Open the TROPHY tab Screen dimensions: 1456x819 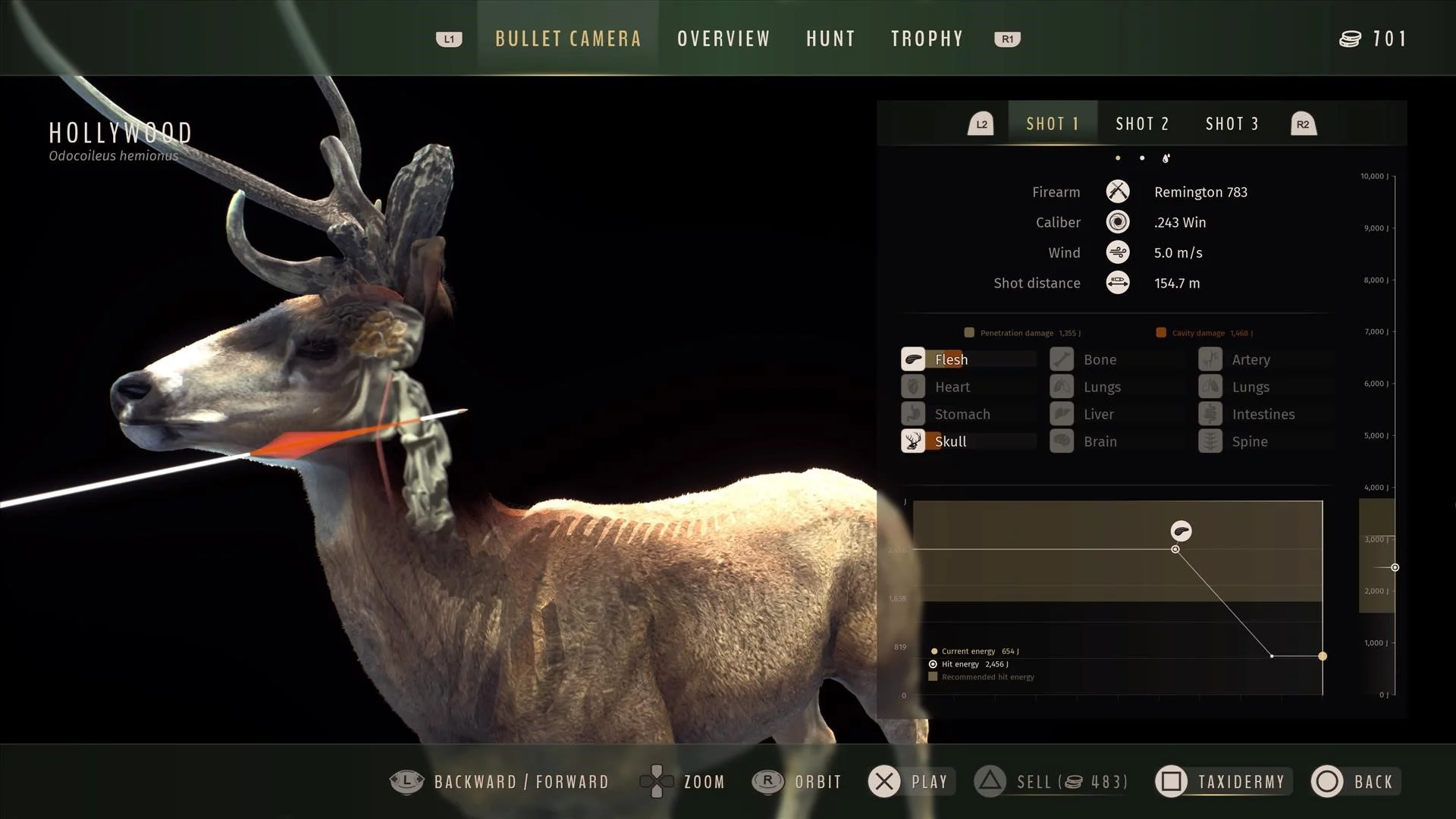(927, 39)
